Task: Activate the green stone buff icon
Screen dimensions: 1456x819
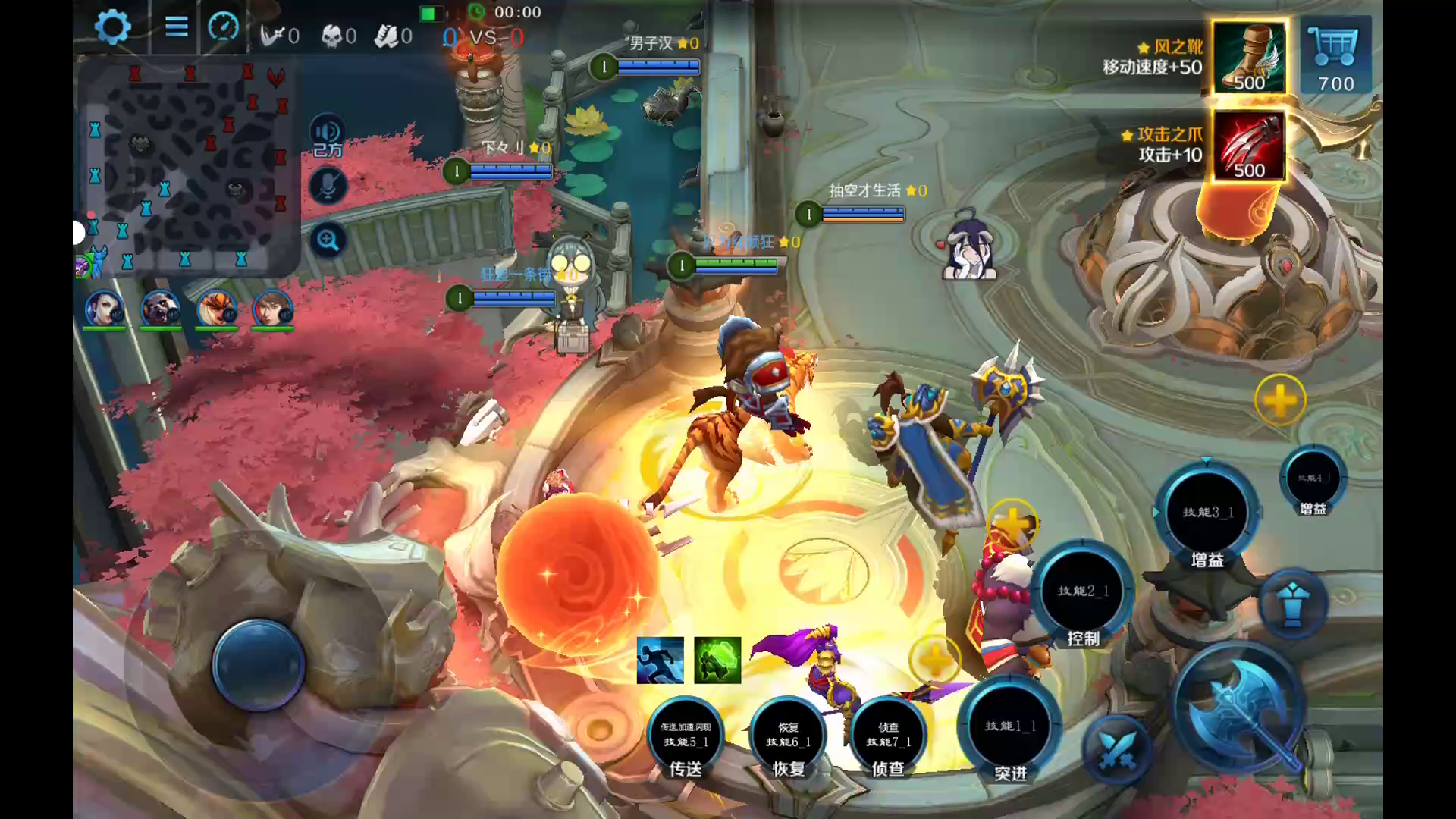Action: tap(717, 660)
